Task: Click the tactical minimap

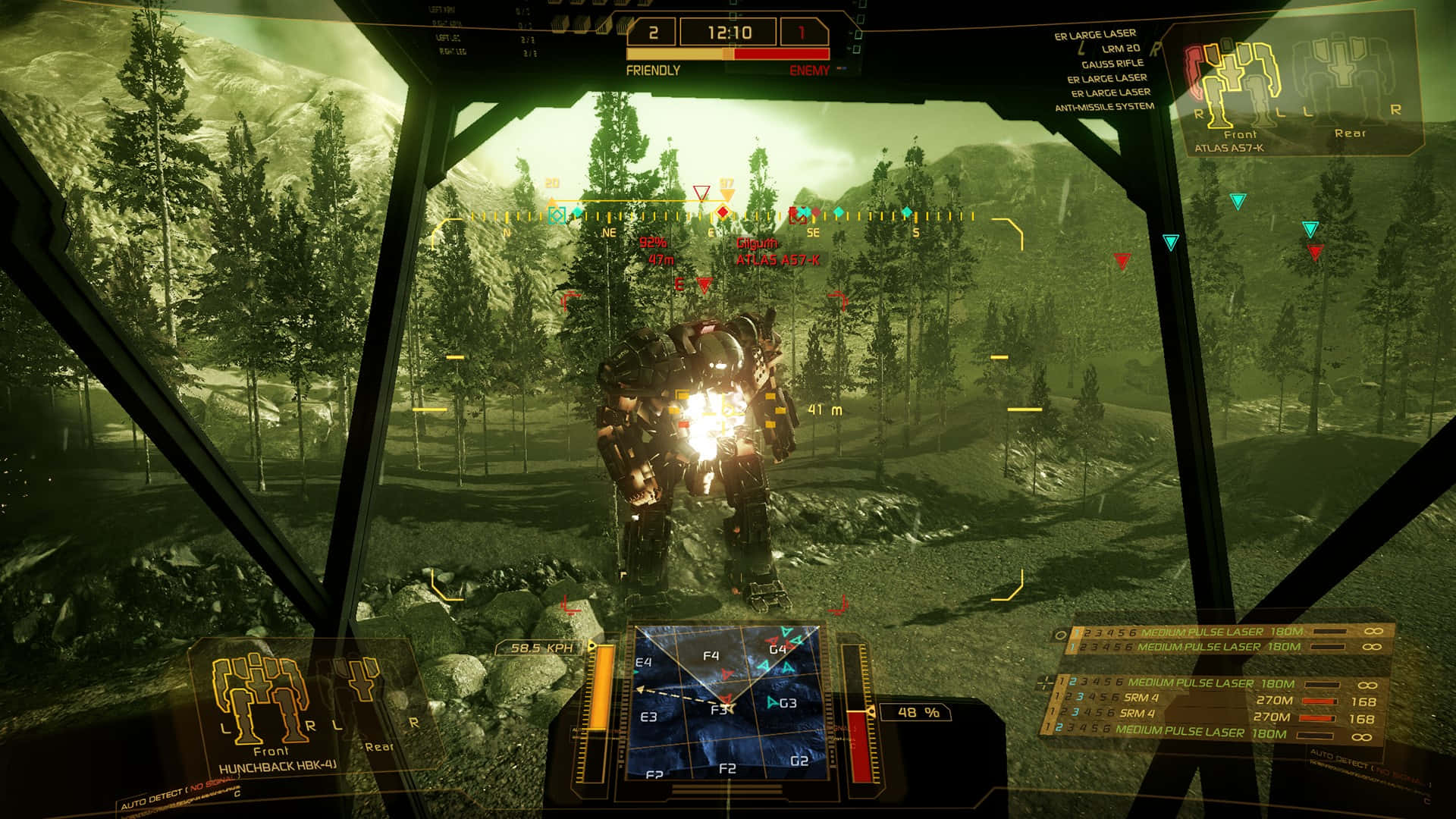Action: tap(726, 702)
